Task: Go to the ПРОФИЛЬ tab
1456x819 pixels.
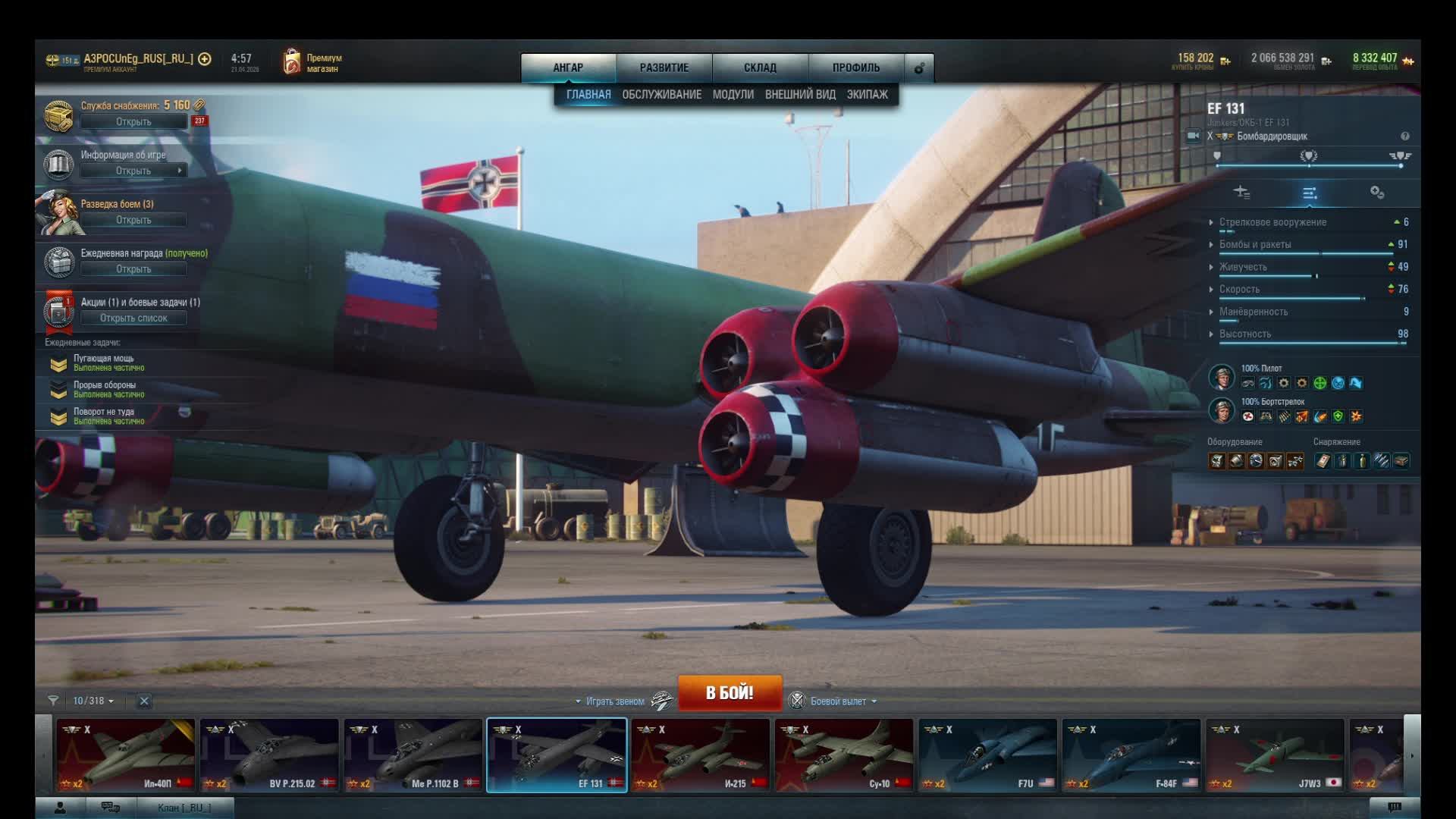Action: pyautogui.click(x=856, y=67)
